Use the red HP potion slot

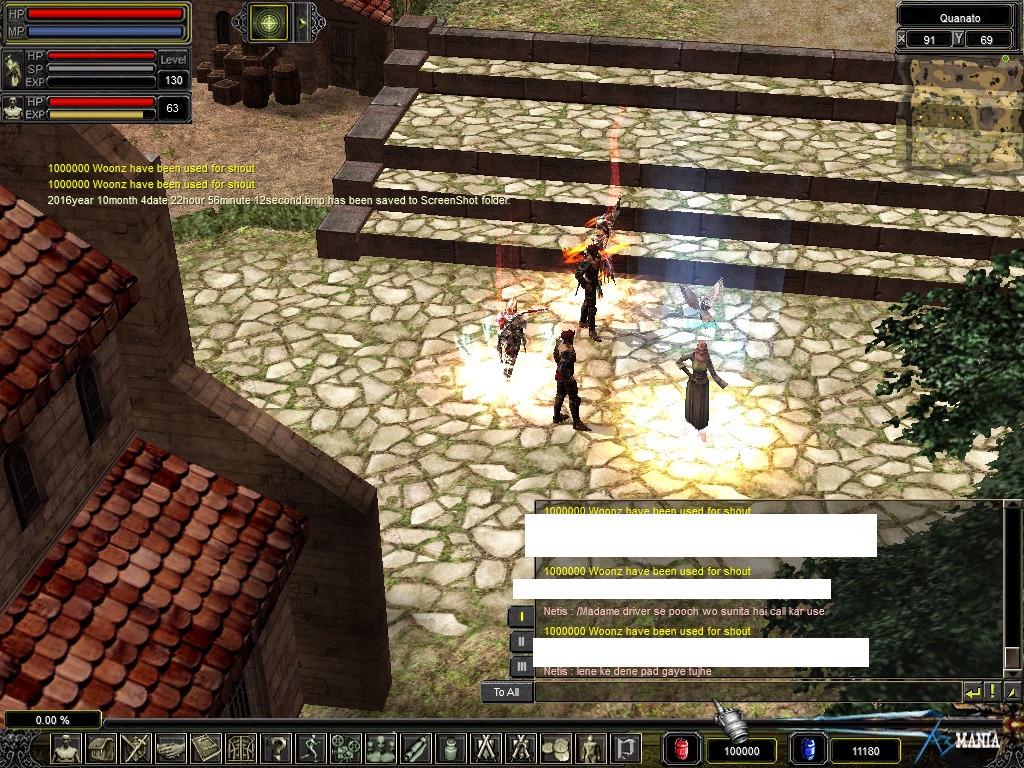click(683, 749)
